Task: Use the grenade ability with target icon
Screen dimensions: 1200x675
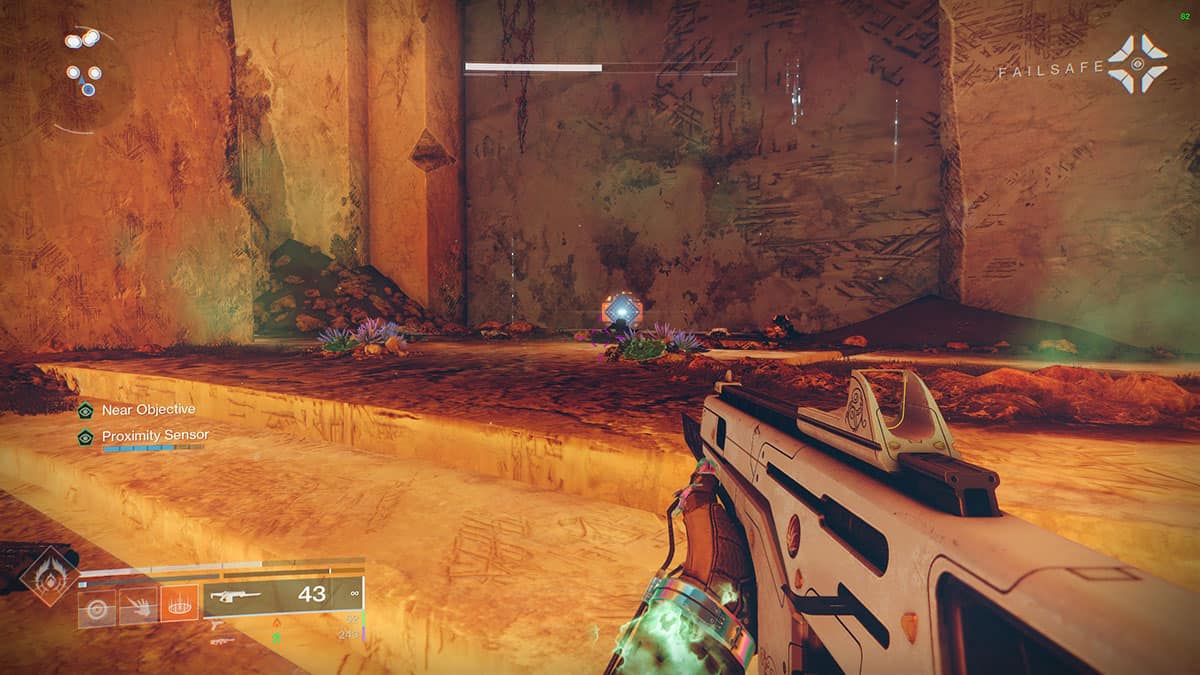Action: click(x=97, y=608)
